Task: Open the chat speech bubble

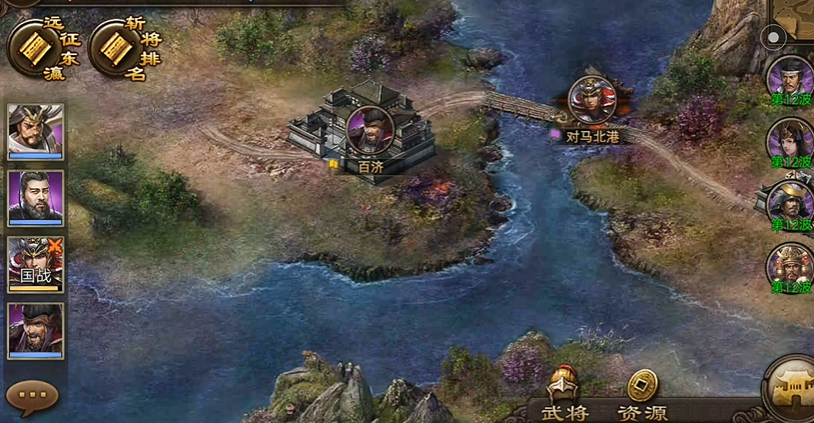Action: [x=32, y=396]
